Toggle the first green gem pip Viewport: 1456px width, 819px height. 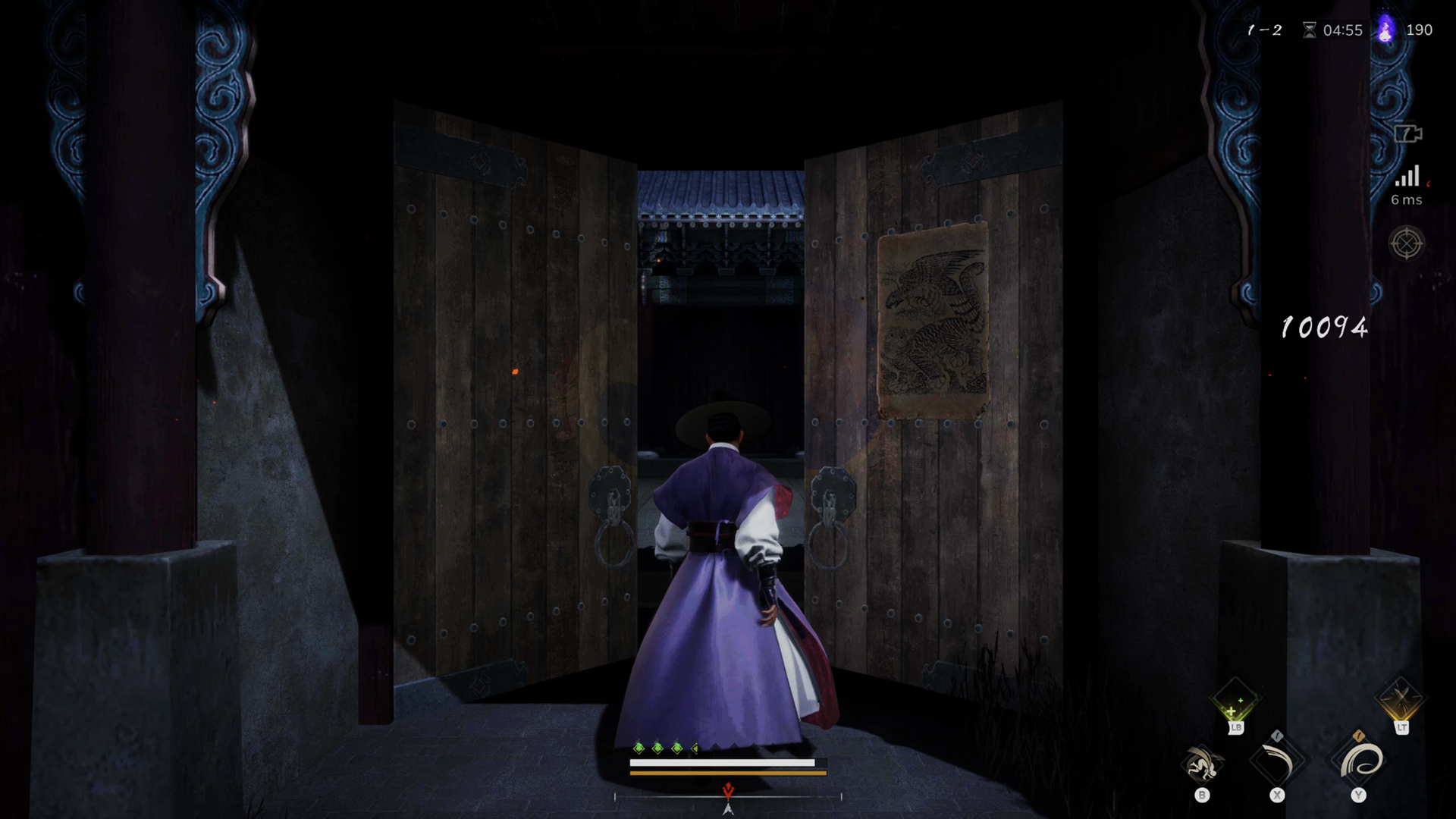(x=639, y=747)
